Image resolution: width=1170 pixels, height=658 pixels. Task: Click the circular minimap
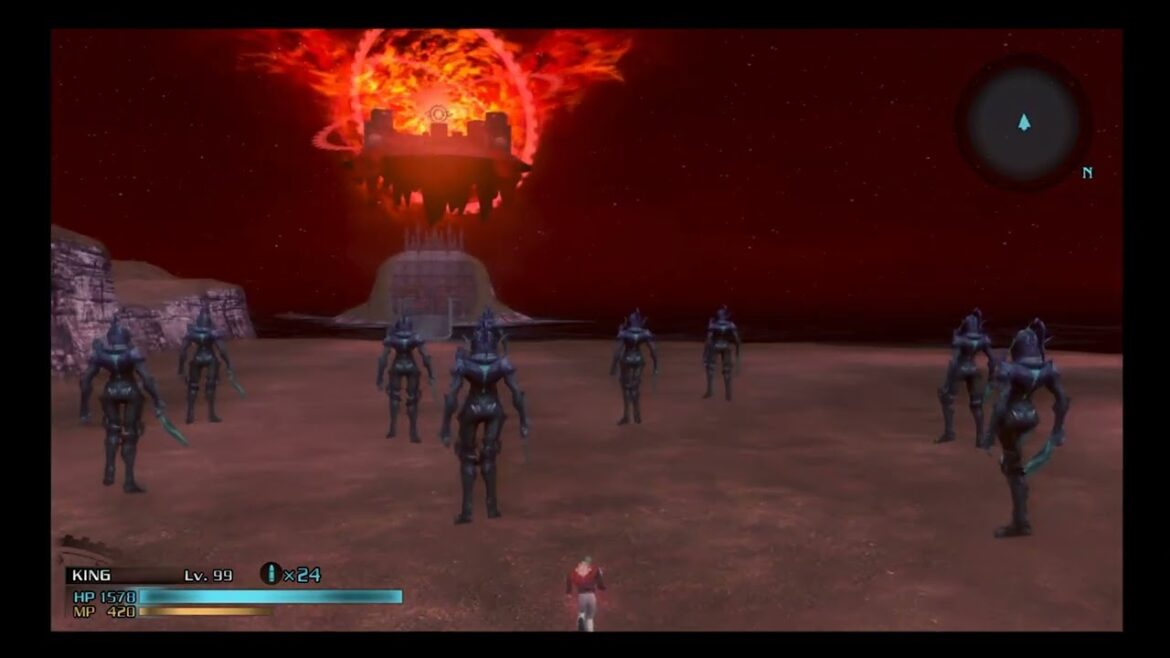tap(1023, 123)
